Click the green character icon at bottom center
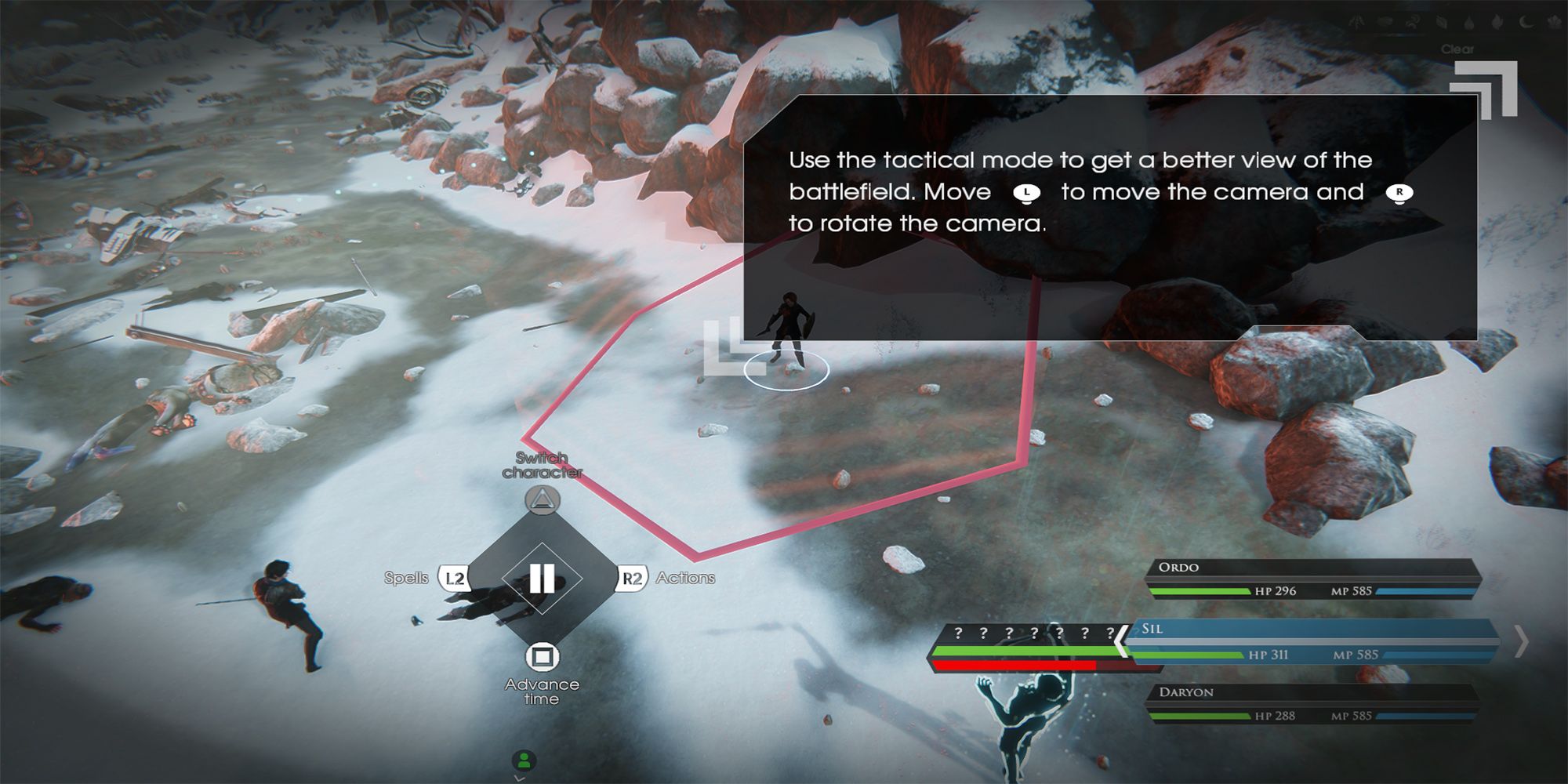 (524, 759)
